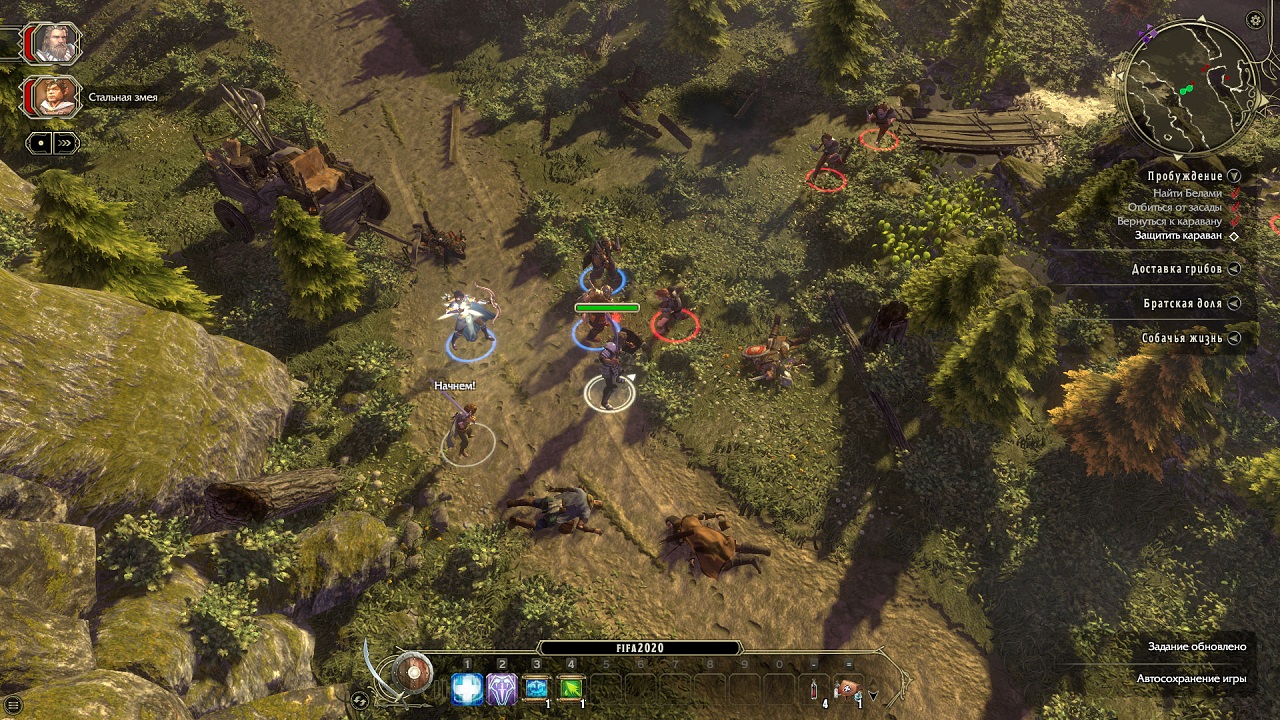Viewport: 1280px width, 720px height.
Task: Use the green scroll in slot 4
Action: point(571,688)
